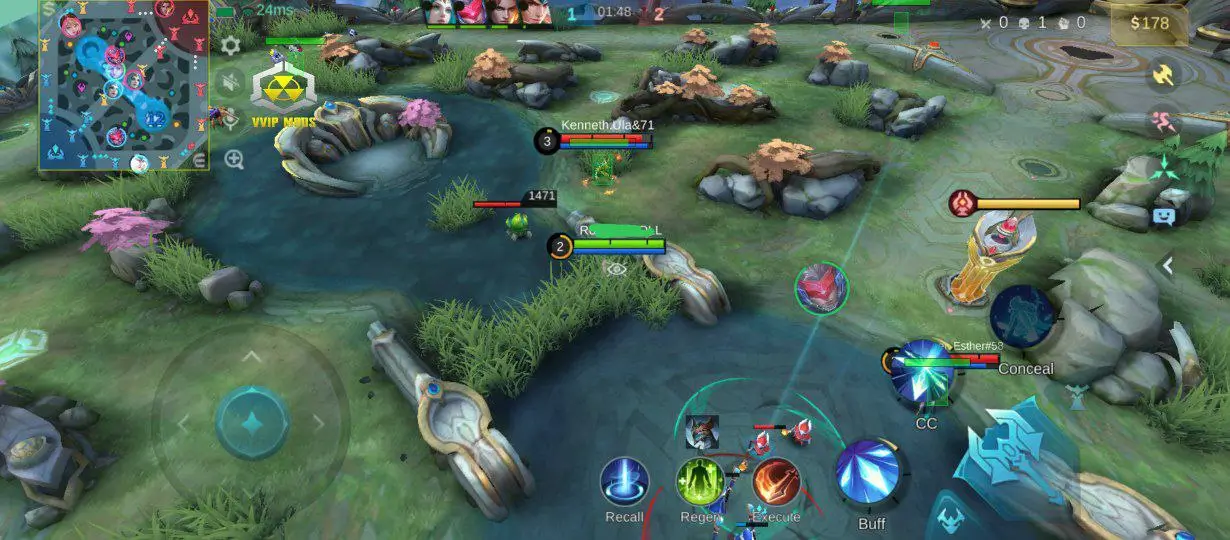Image resolution: width=1230 pixels, height=540 pixels.
Task: Activate the Recall ability
Action: coord(624,482)
